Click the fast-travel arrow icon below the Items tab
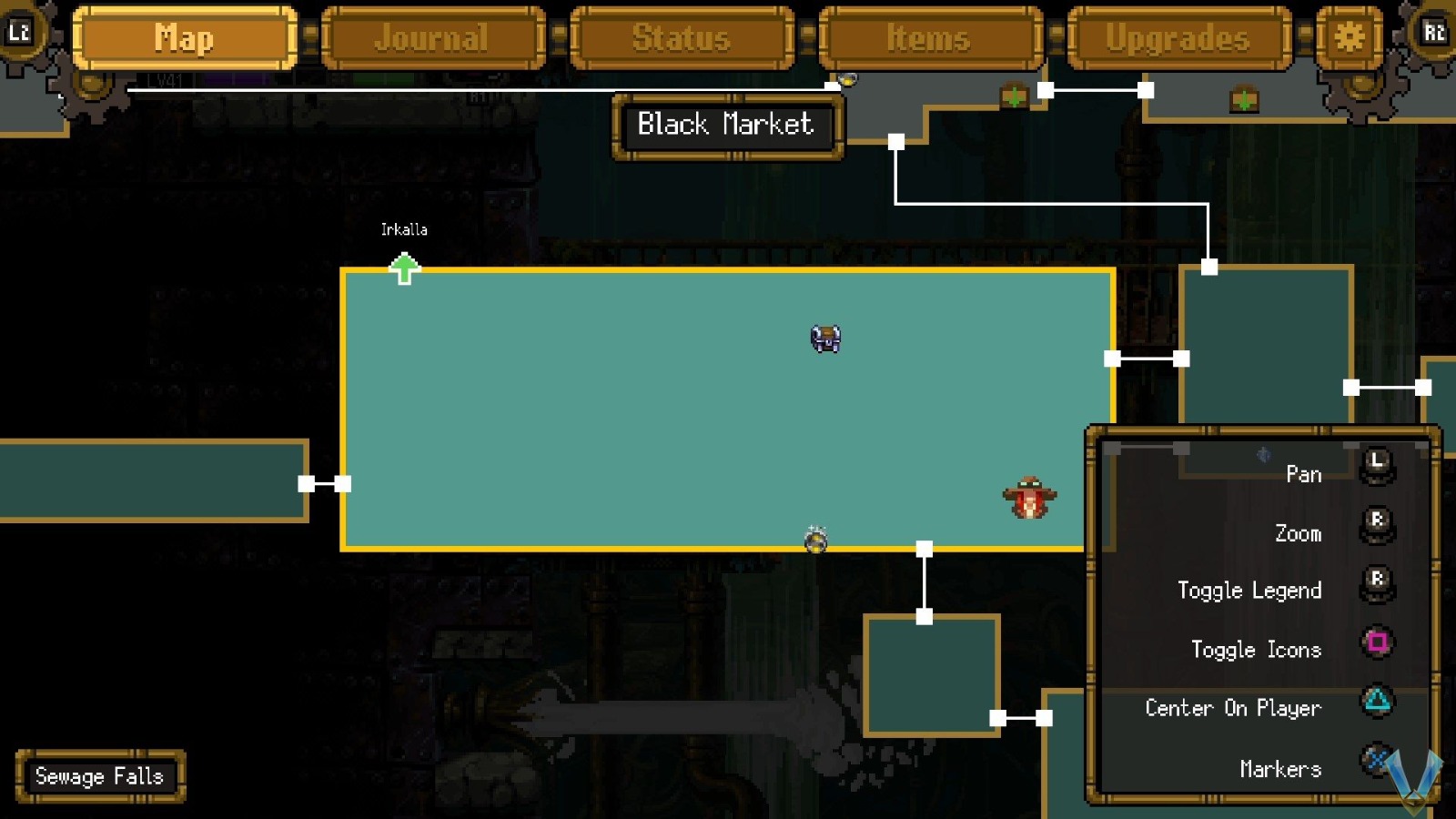 point(1014,96)
